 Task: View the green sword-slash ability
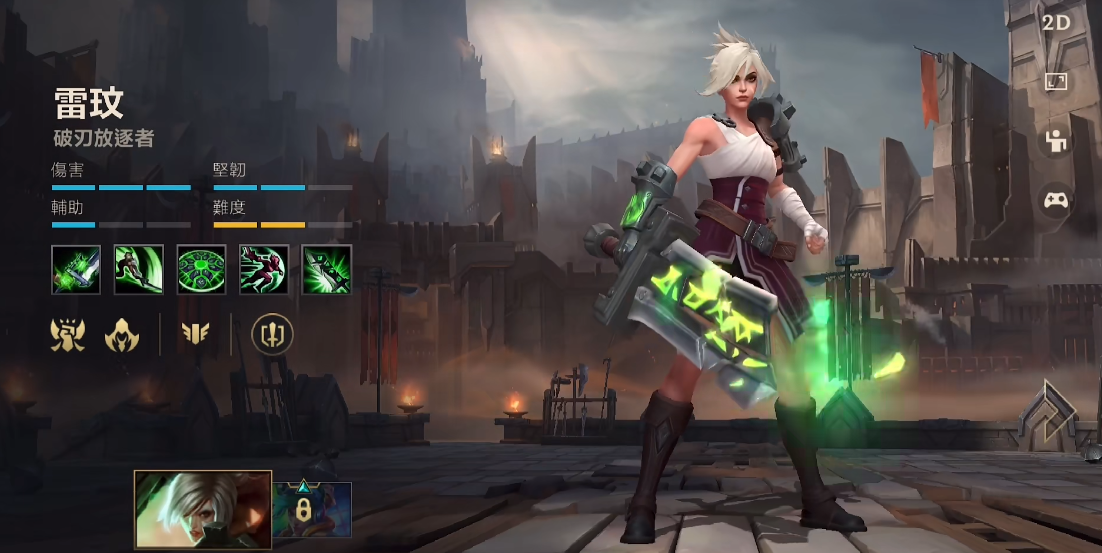(x=139, y=269)
